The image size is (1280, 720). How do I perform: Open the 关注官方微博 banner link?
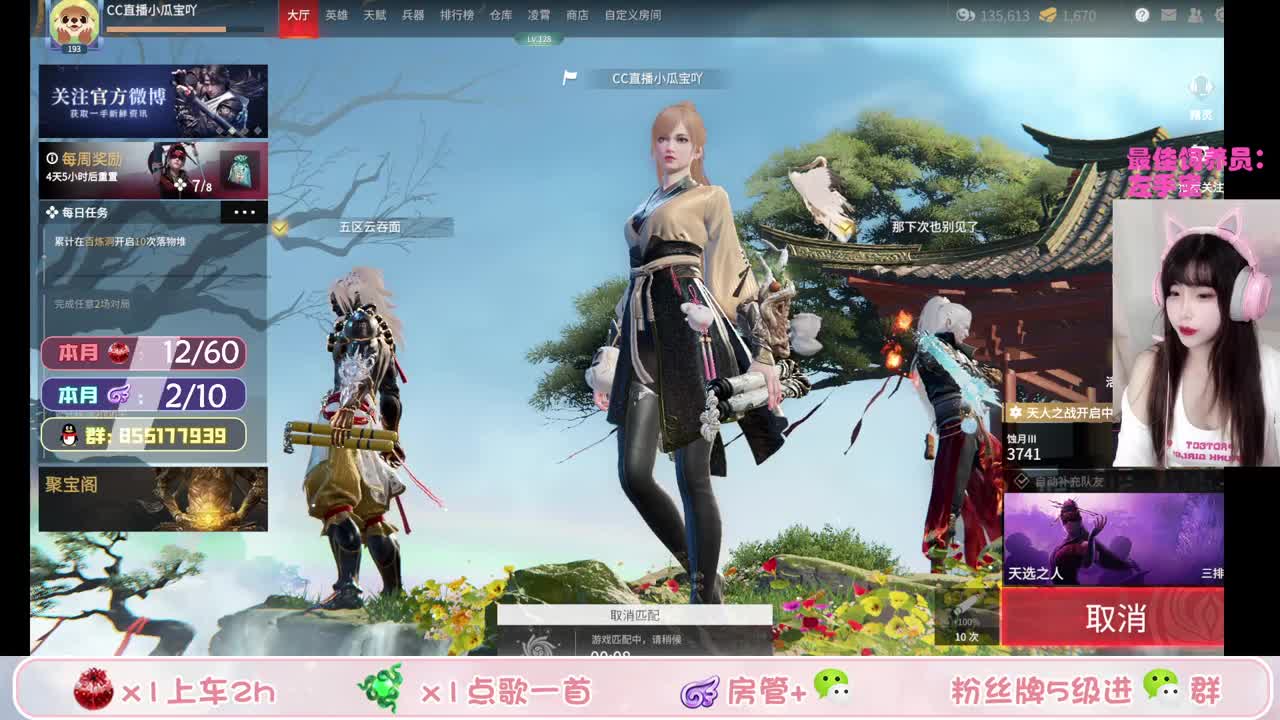tap(152, 100)
